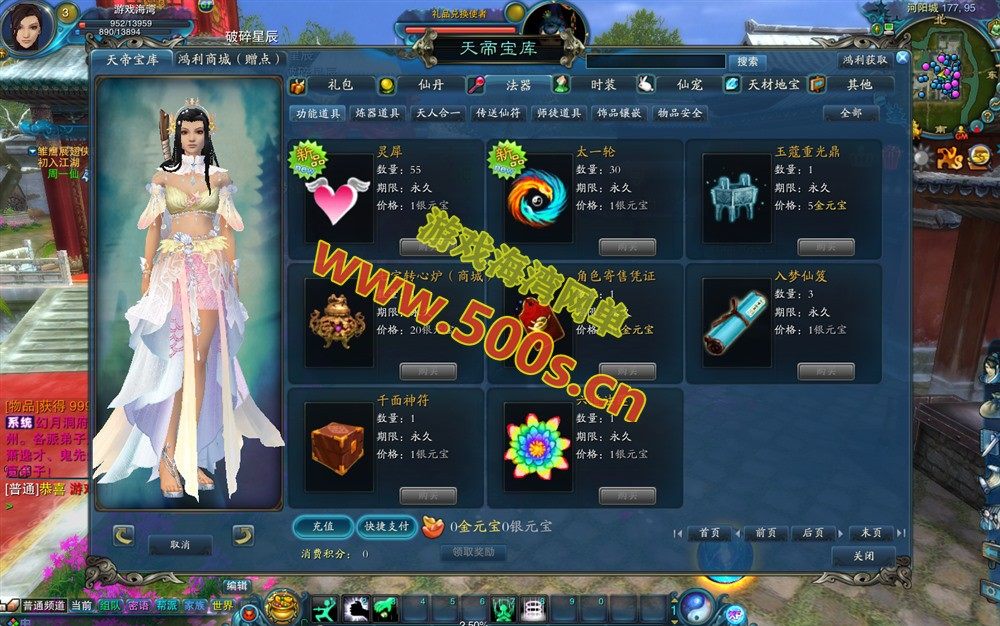The height and width of the screenshot is (626, 1000).
Task: Switch to the 鸿利商城（赠点） tab
Action: point(227,59)
